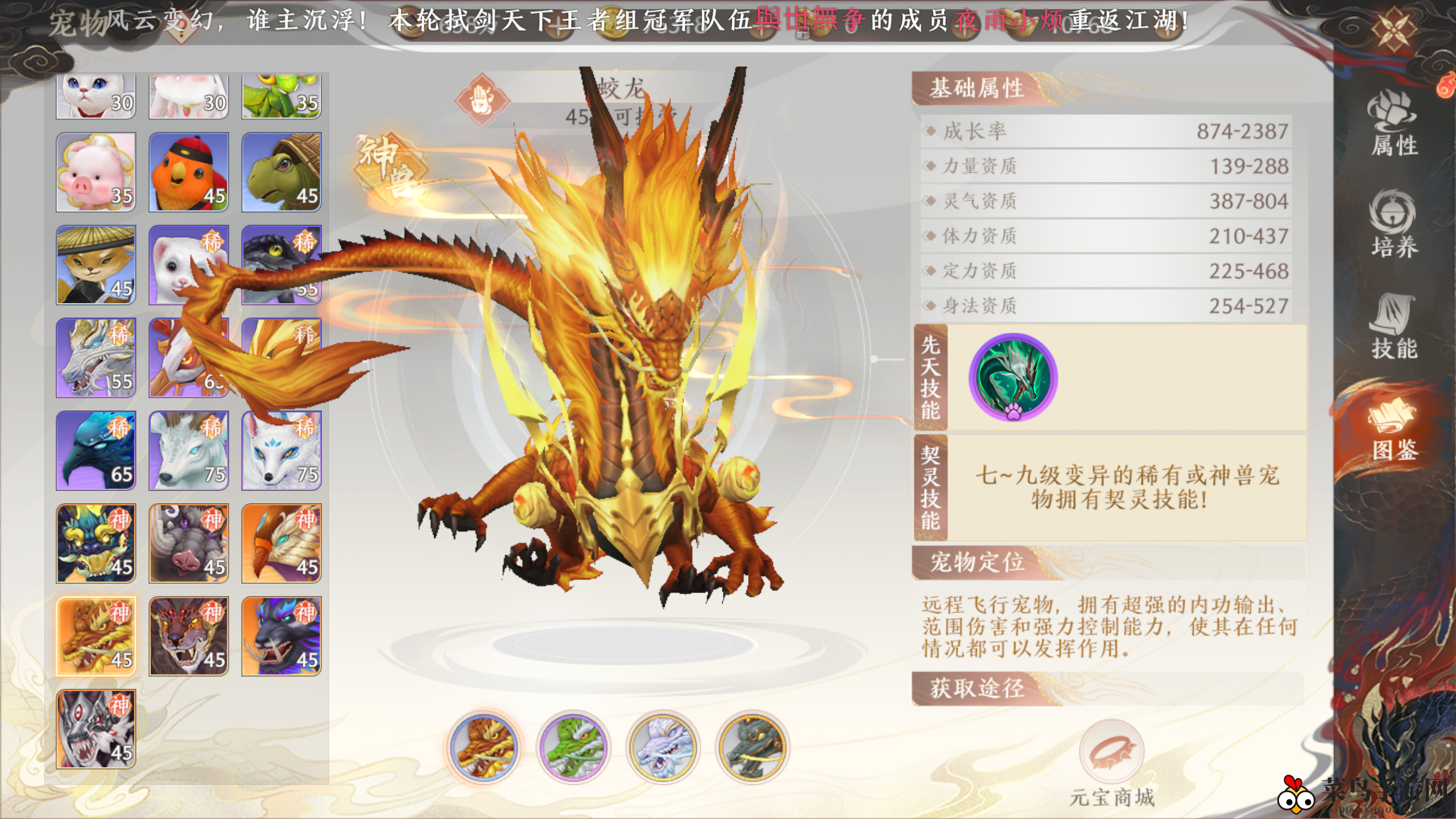
Task: Select the pink pig pet
Action: 96,172
